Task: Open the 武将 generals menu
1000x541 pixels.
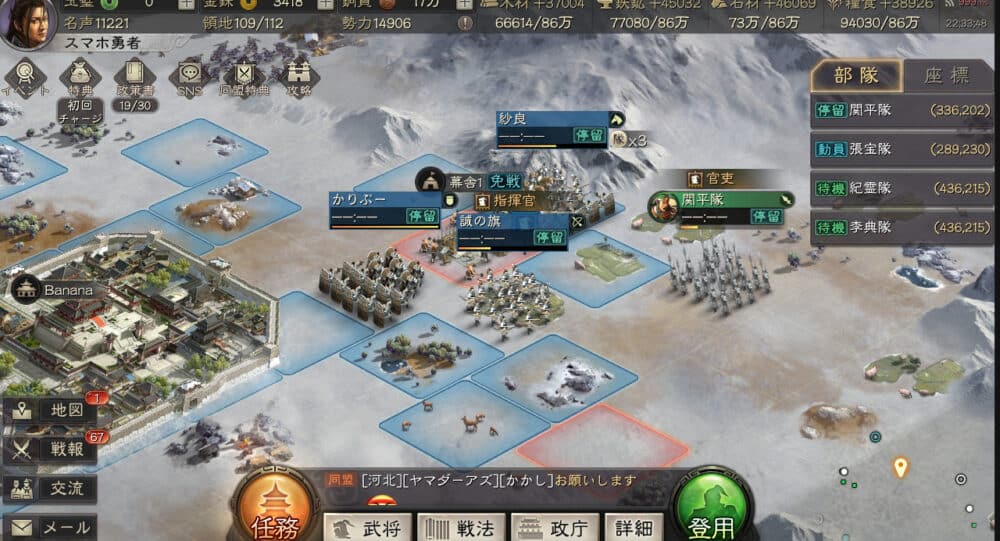Action: [364, 527]
